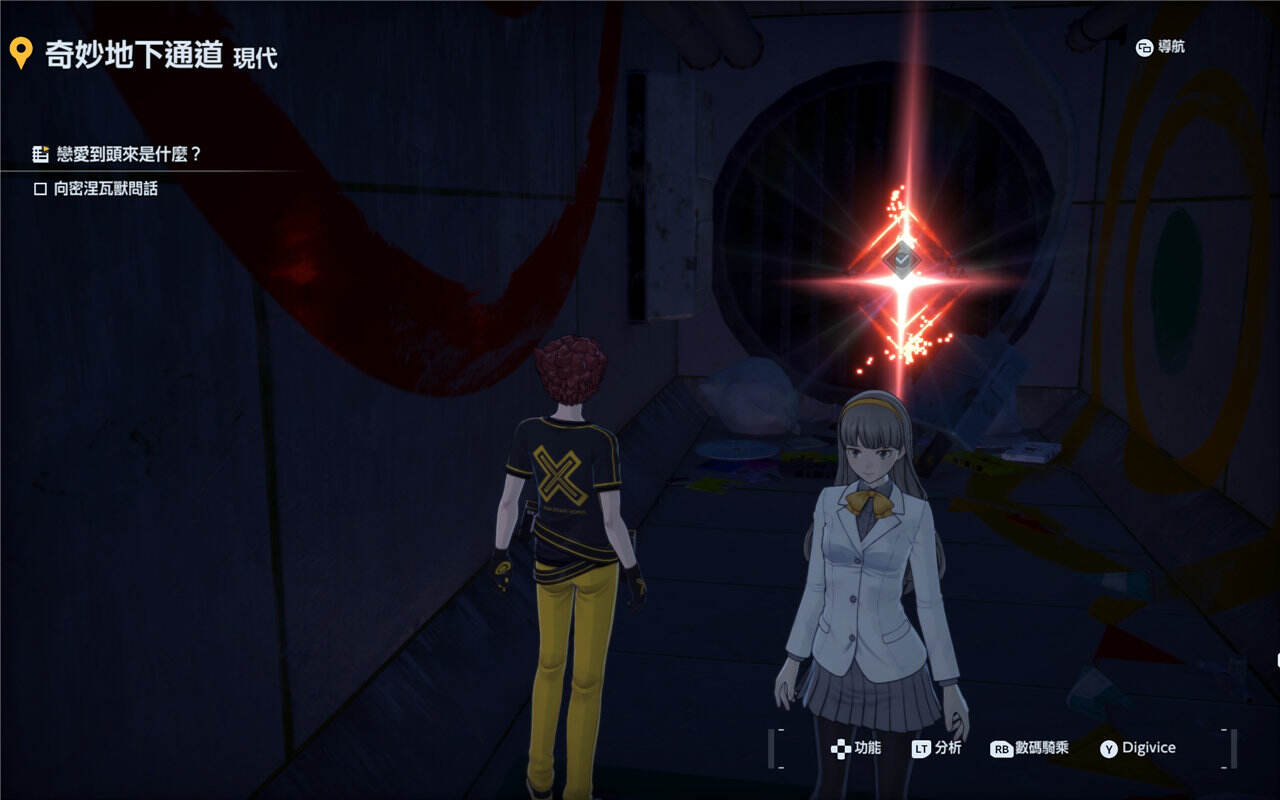Select the objective 向密涅瓦獸問話

(x=105, y=188)
